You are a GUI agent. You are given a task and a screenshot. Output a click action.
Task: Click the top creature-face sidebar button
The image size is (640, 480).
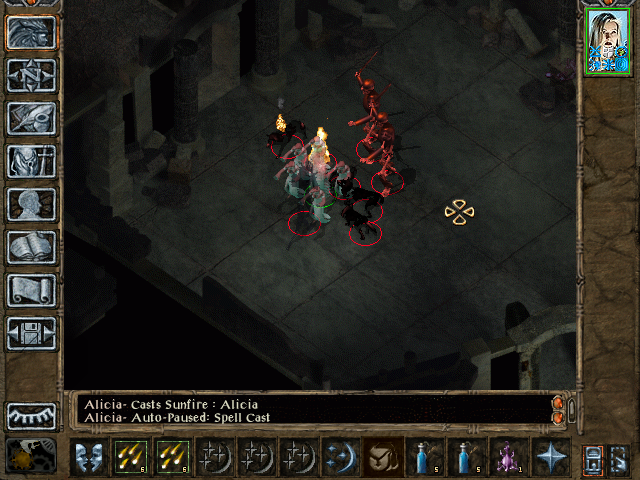pos(31,32)
